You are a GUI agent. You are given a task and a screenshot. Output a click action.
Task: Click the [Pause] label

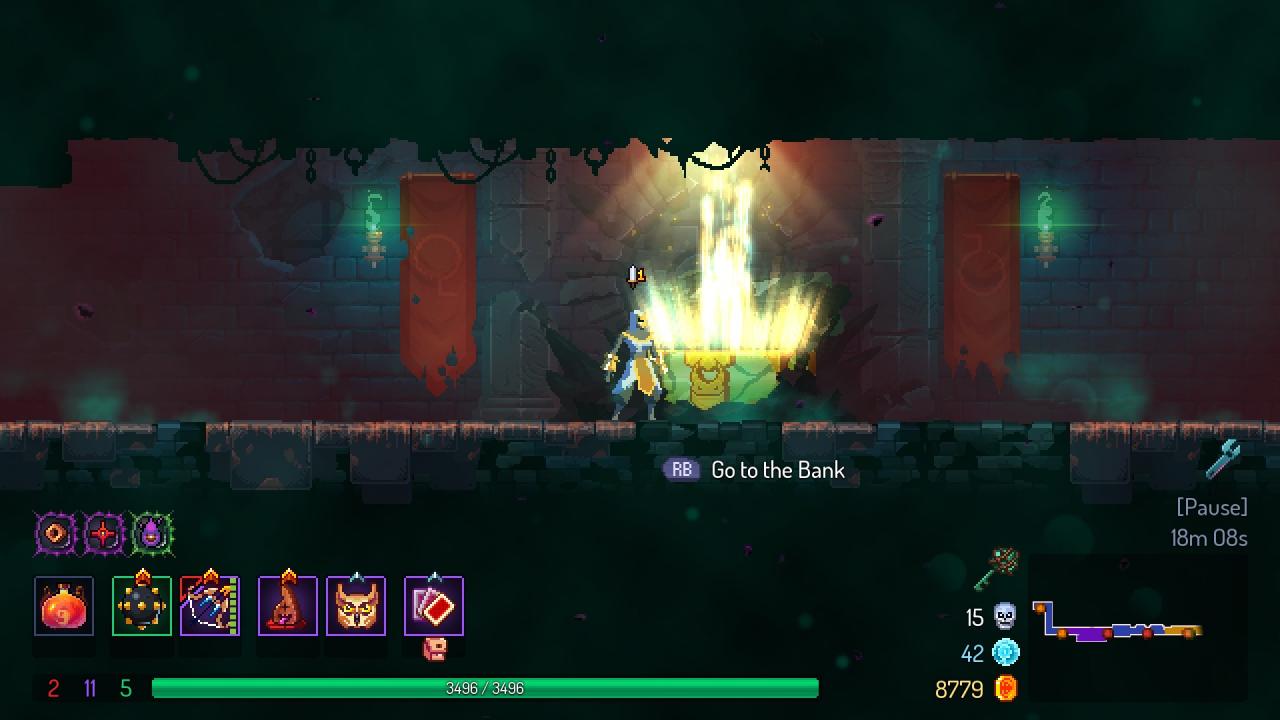(1212, 507)
